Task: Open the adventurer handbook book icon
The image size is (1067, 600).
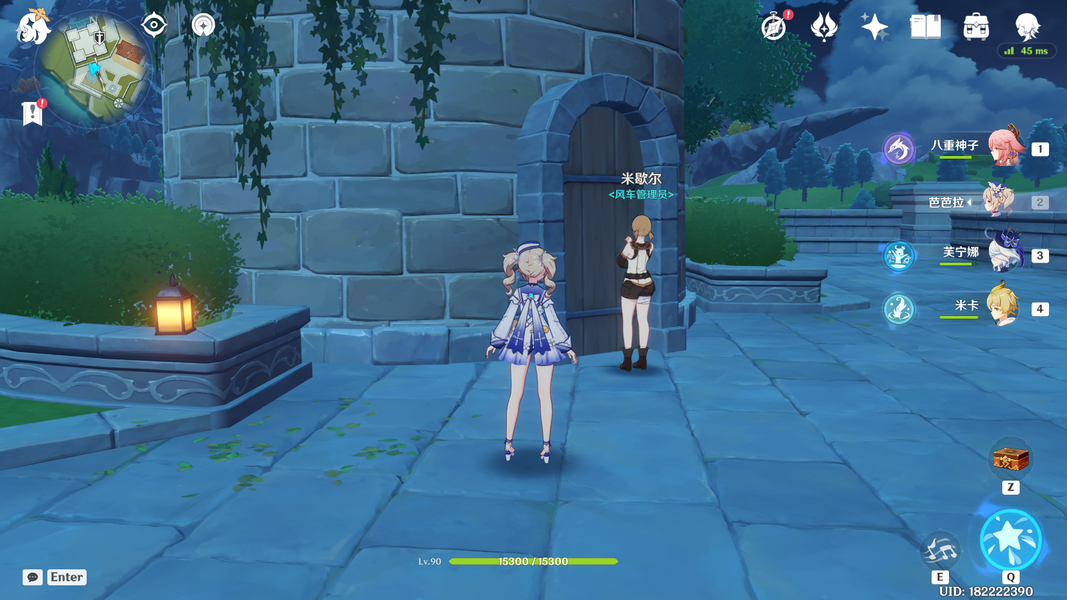Action: point(925,27)
